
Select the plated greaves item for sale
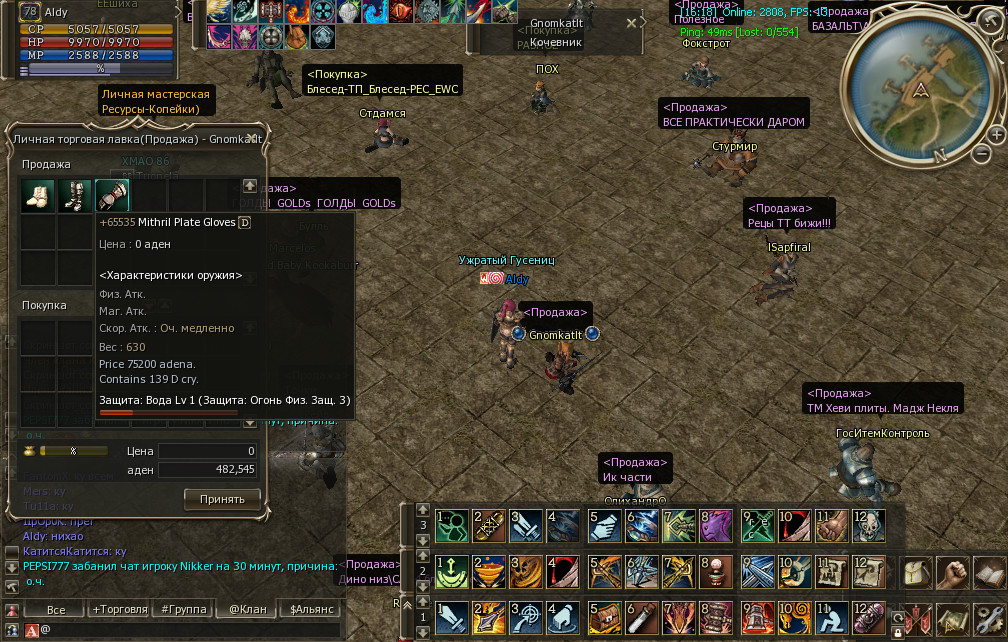pyautogui.click(x=75, y=195)
